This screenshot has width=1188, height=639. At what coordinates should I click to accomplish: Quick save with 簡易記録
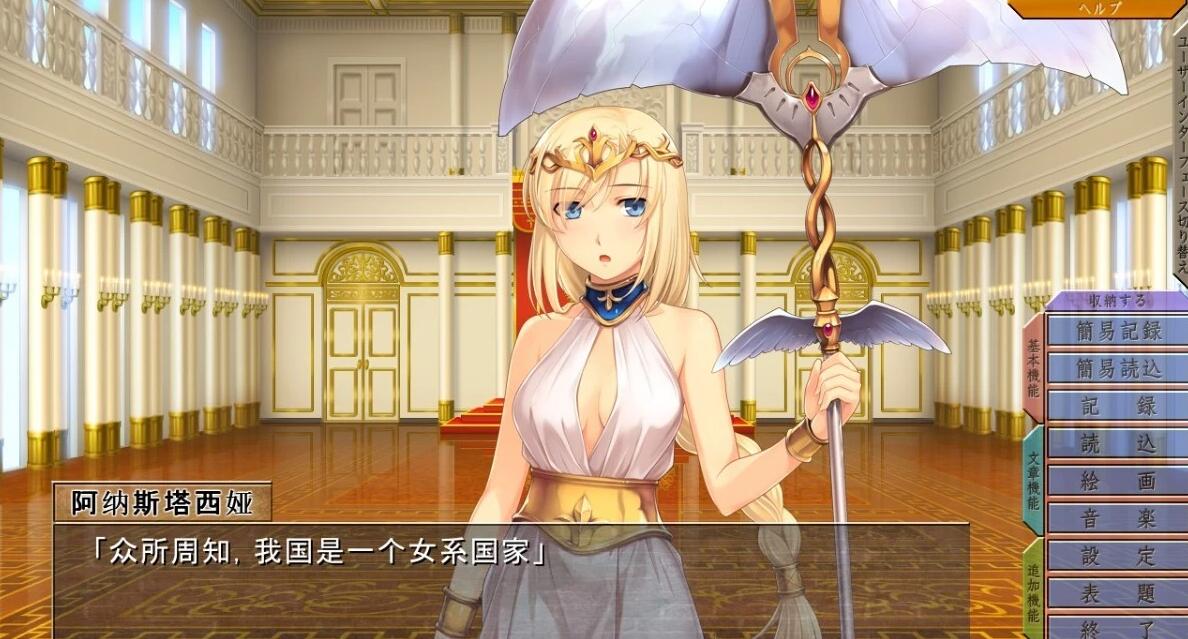pyautogui.click(x=1118, y=331)
